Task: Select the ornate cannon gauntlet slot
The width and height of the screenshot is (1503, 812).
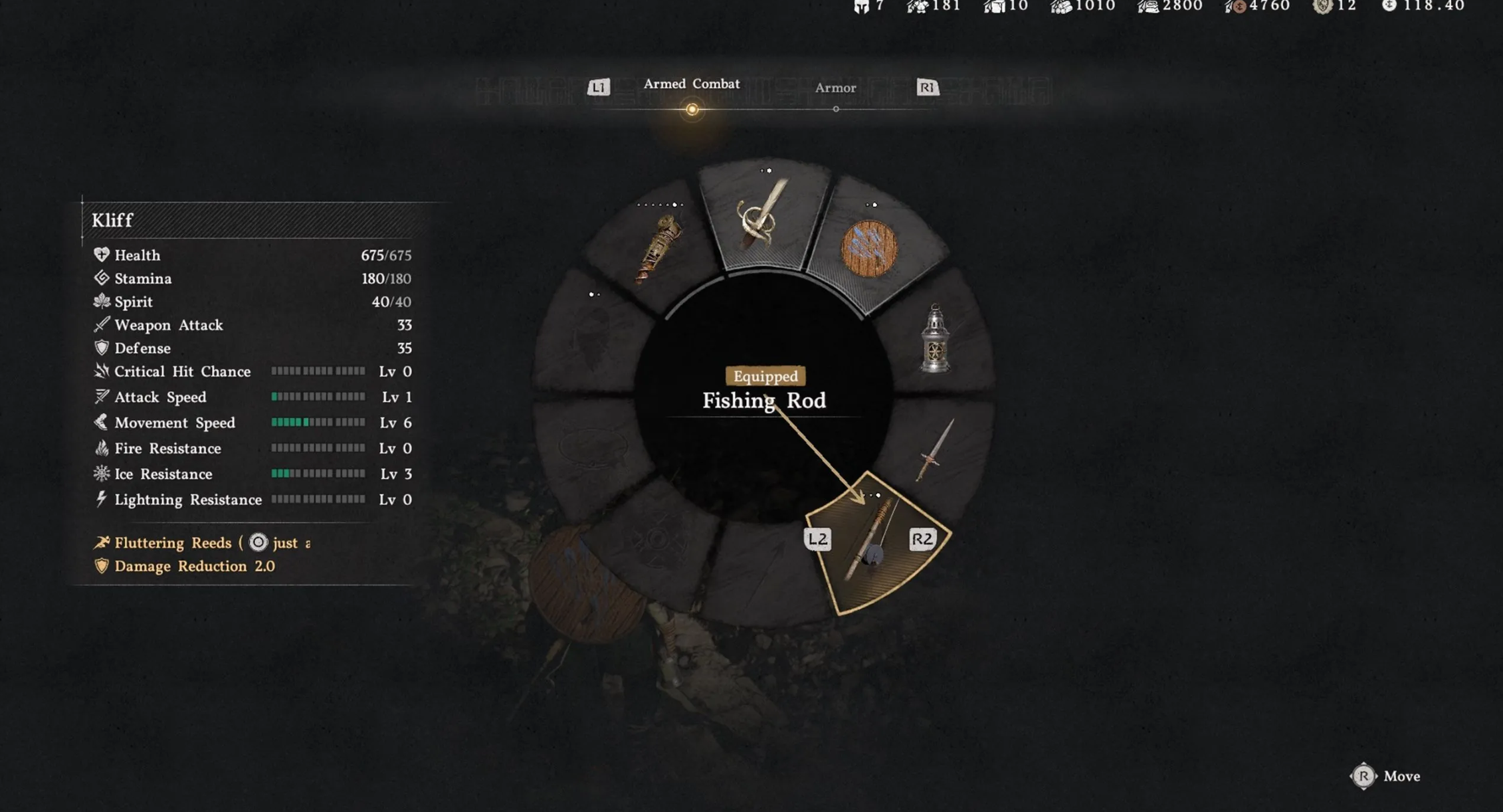Action: click(x=659, y=248)
